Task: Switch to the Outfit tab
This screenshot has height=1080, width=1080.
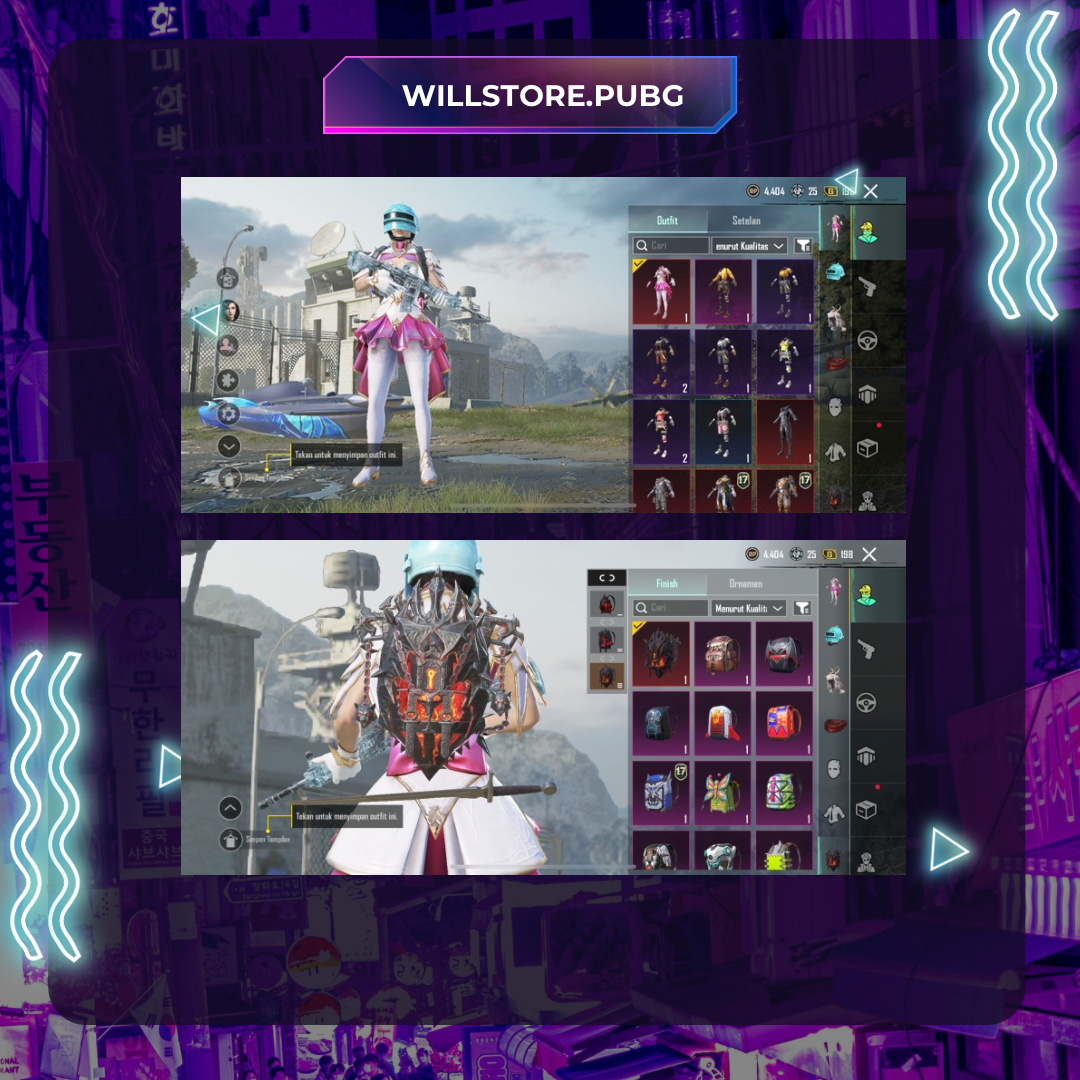Action: pyautogui.click(x=667, y=220)
